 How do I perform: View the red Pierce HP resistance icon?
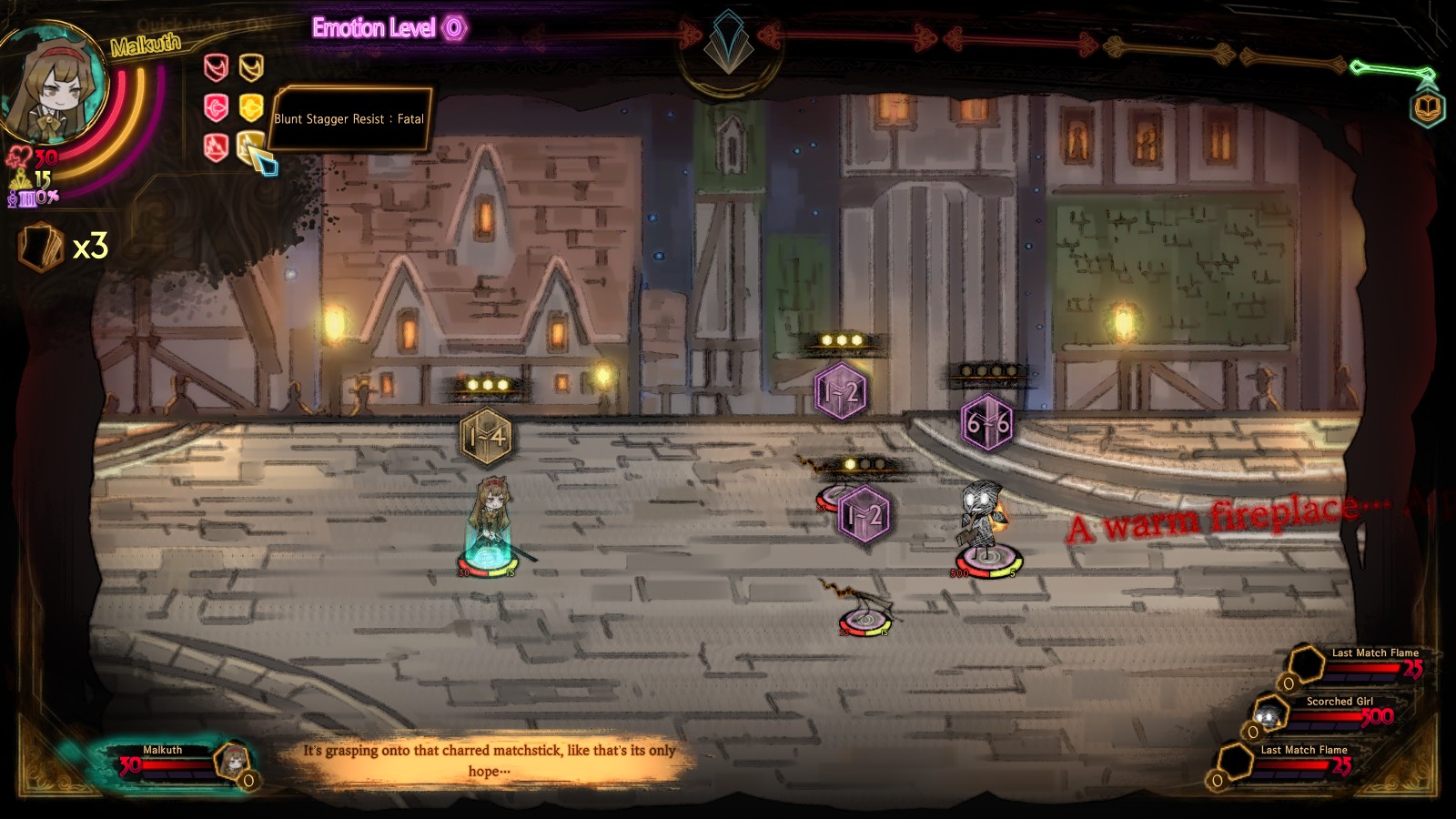(216, 107)
